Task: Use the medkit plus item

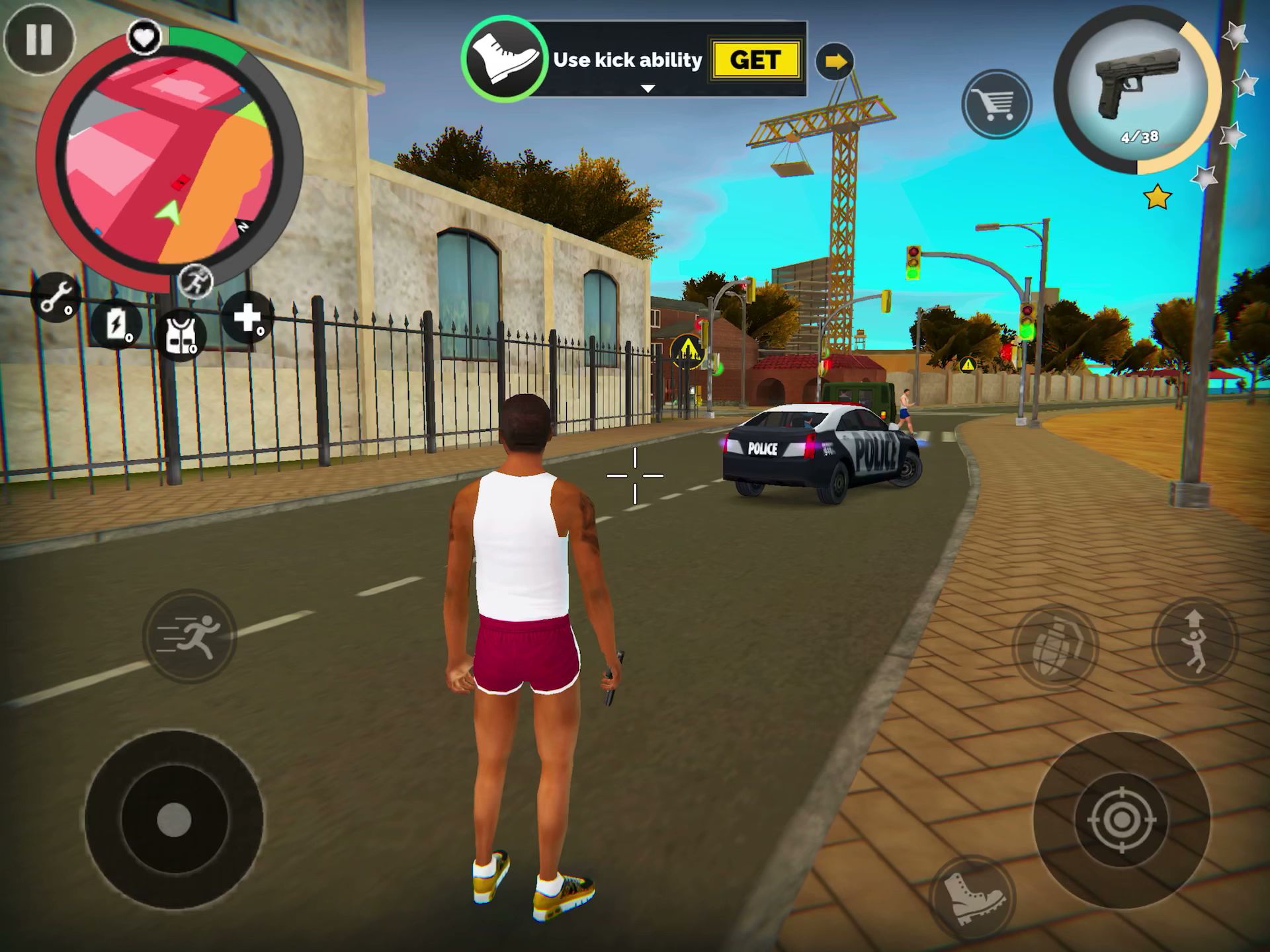Action: point(247,317)
